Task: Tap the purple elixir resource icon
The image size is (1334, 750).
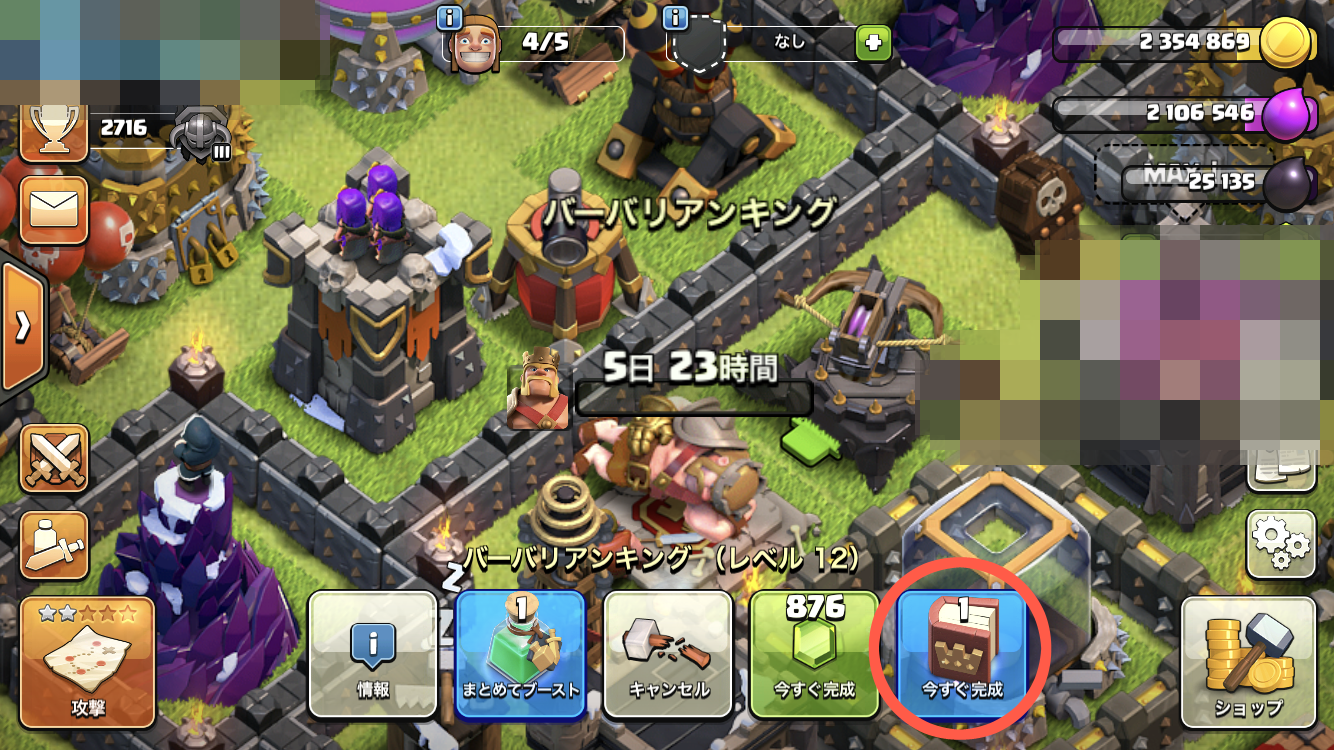Action: (x=1284, y=115)
